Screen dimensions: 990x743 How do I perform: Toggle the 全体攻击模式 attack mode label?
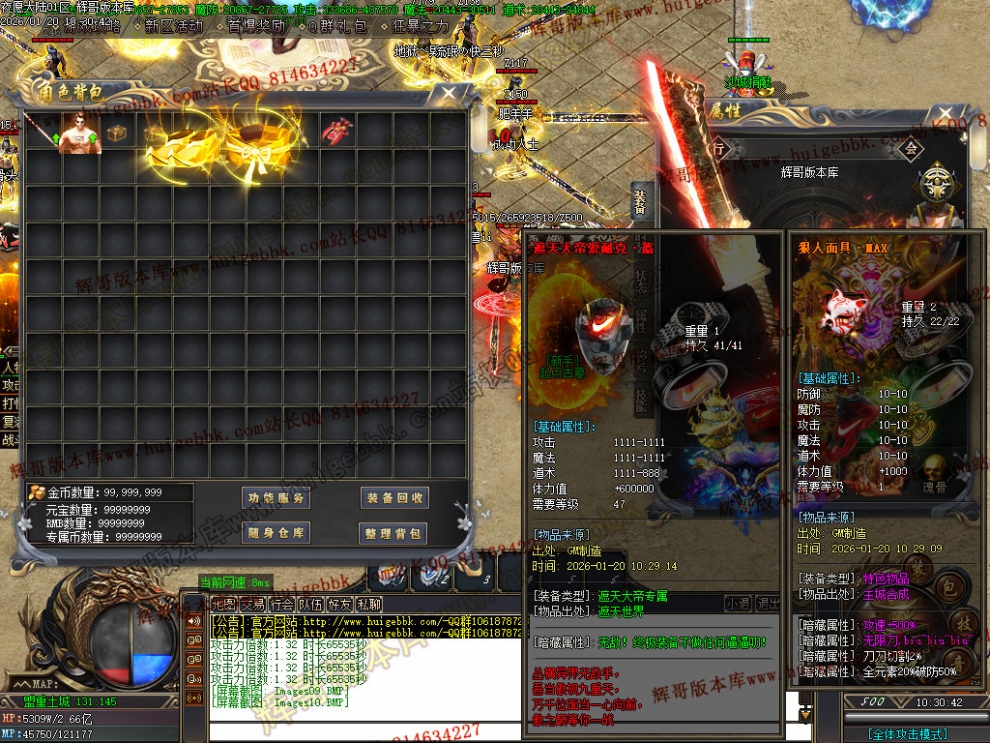click(909, 734)
